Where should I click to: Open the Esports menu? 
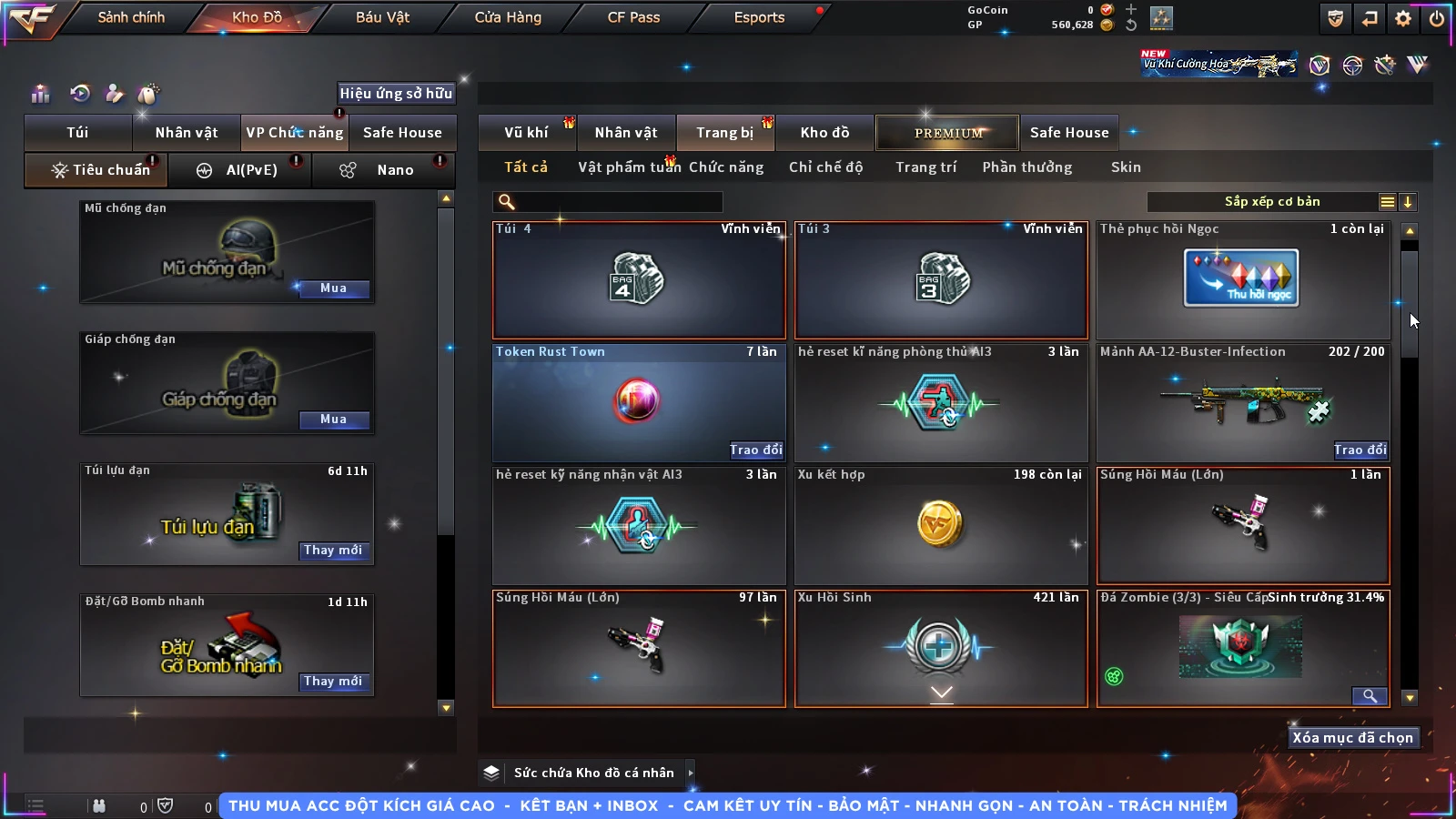[x=759, y=17]
